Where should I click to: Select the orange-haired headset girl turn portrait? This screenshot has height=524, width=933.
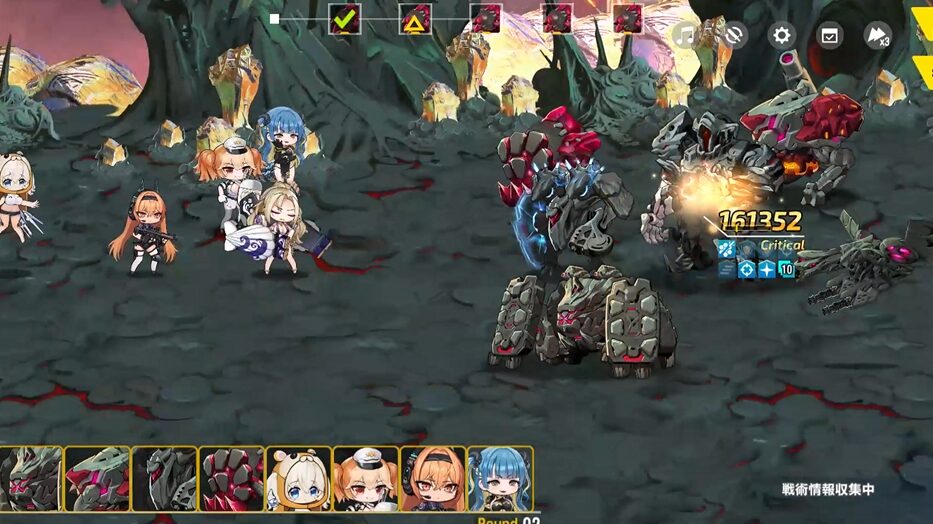click(x=432, y=479)
